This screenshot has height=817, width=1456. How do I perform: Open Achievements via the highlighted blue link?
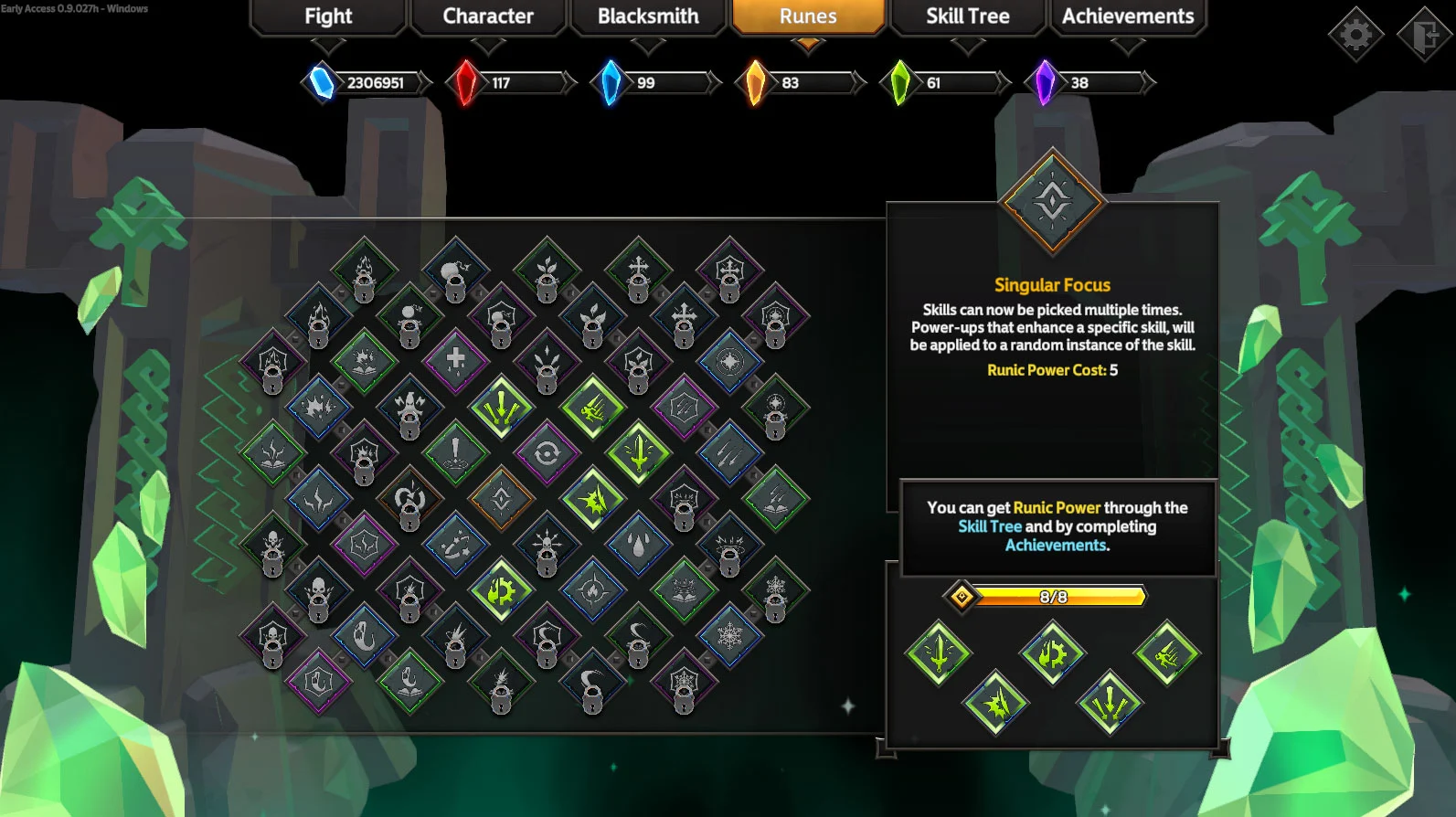(x=1057, y=544)
